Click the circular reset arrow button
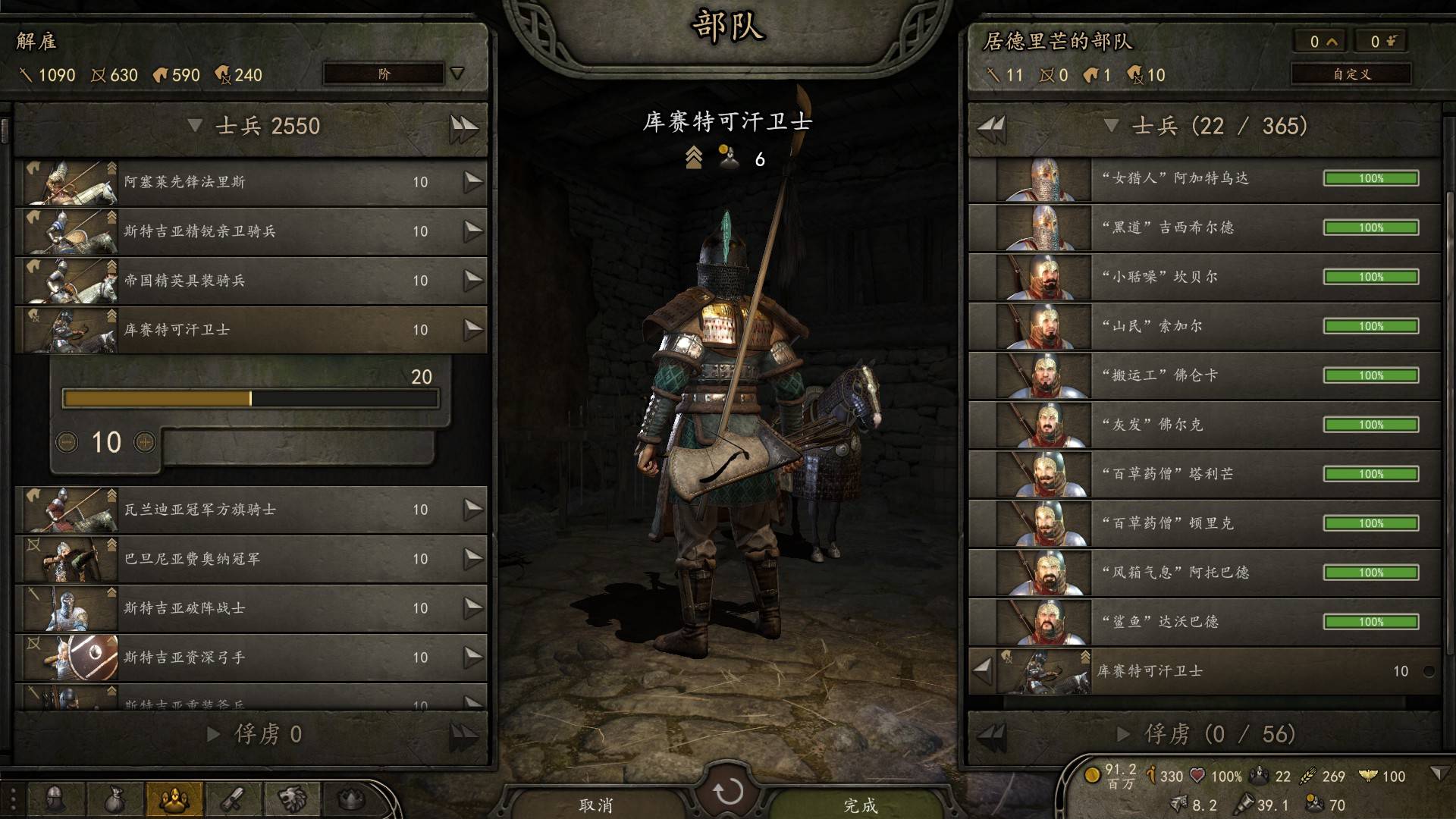This screenshot has height=819, width=1456. (x=728, y=792)
